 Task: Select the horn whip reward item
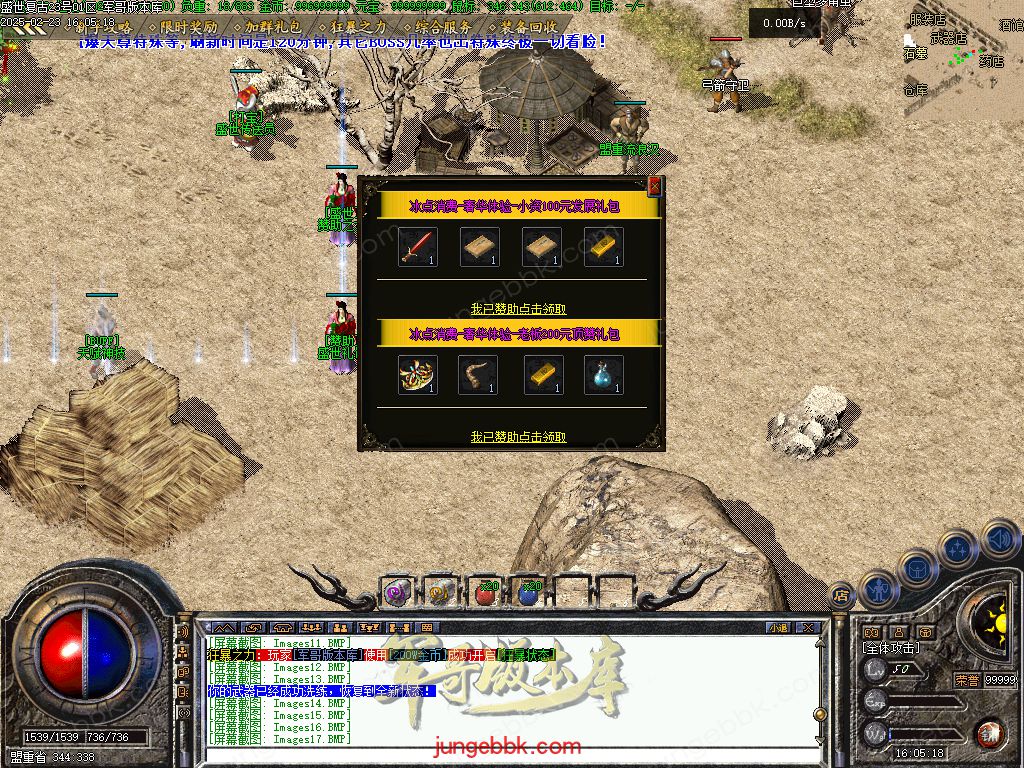[x=478, y=375]
